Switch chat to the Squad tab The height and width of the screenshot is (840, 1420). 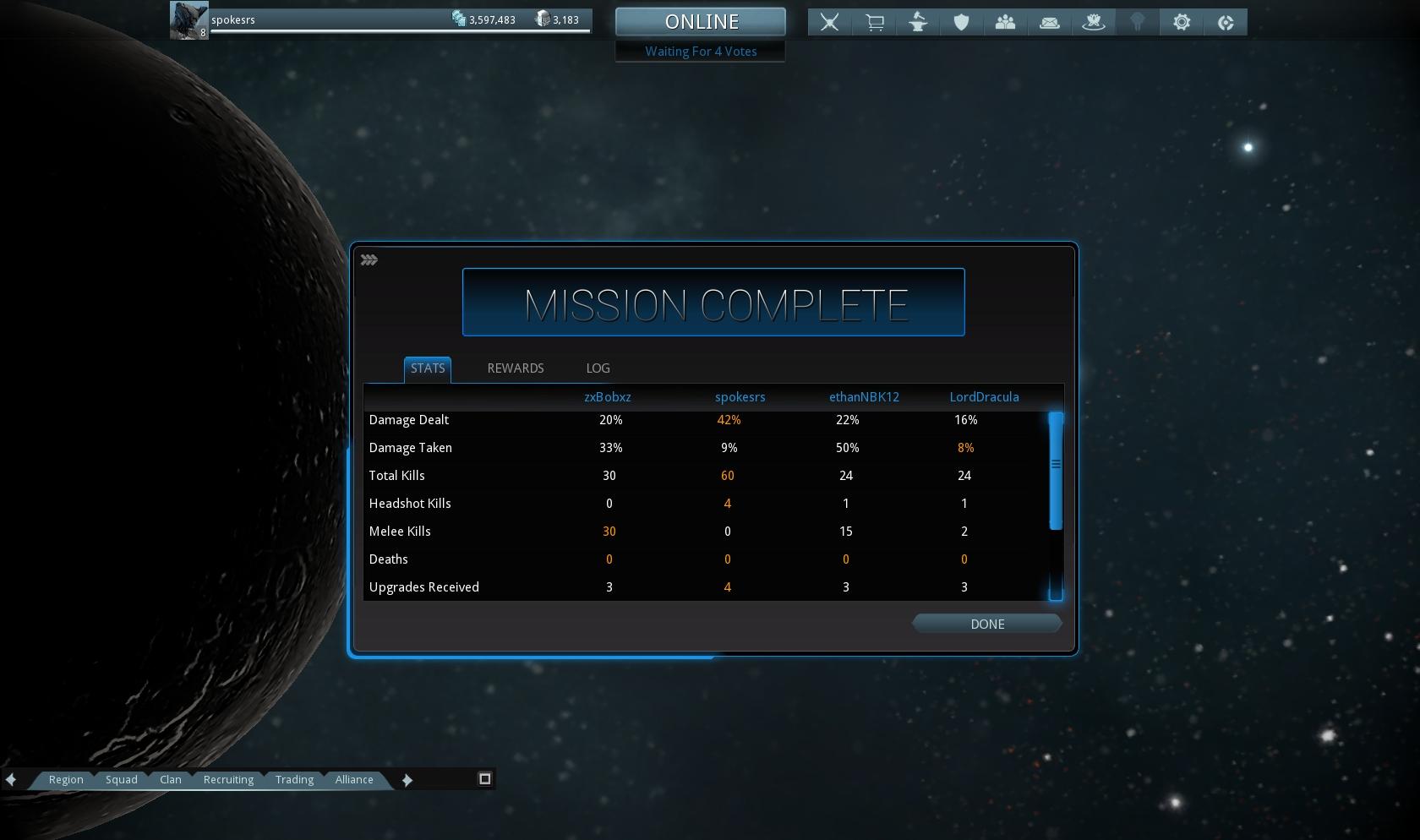[x=121, y=779]
